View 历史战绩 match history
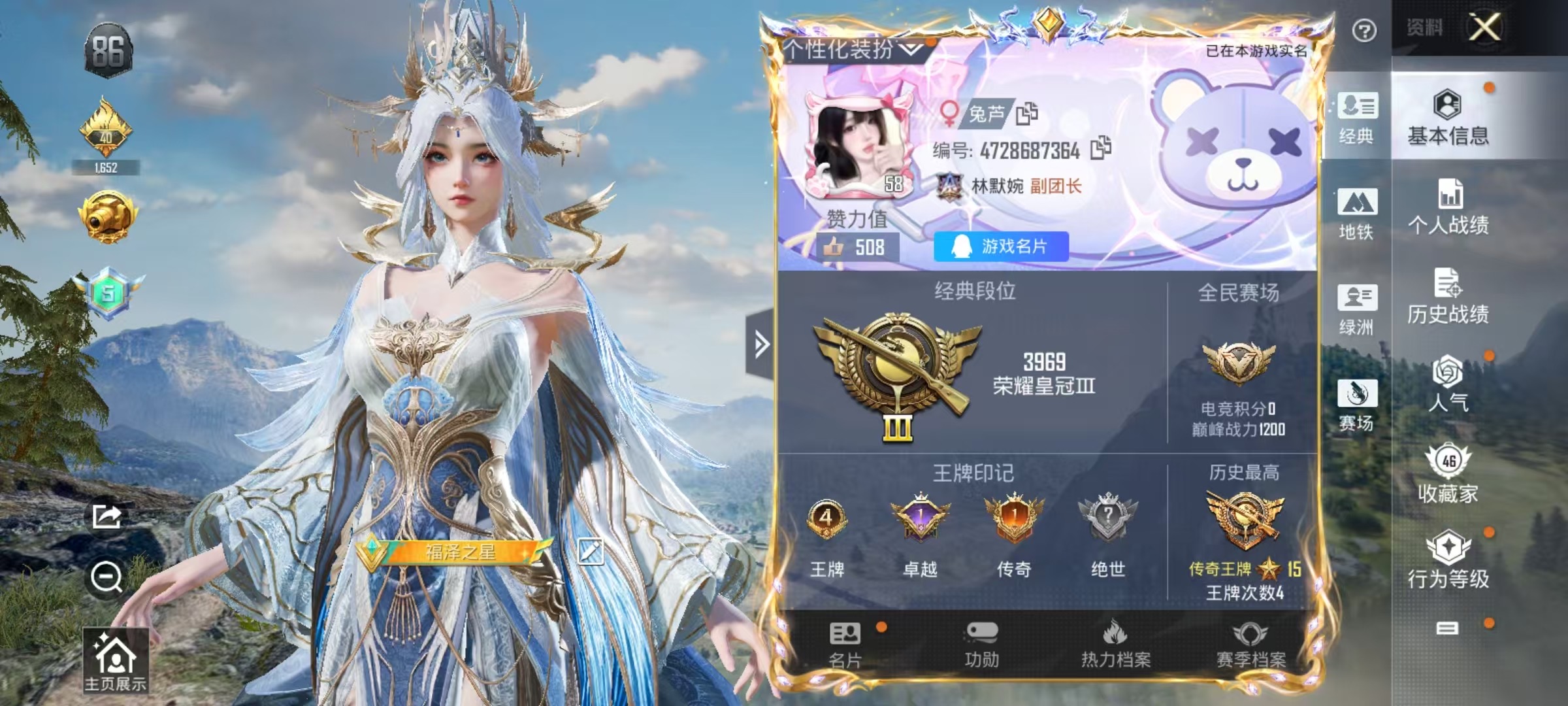This screenshot has height=706, width=1568. pyautogui.click(x=1448, y=297)
